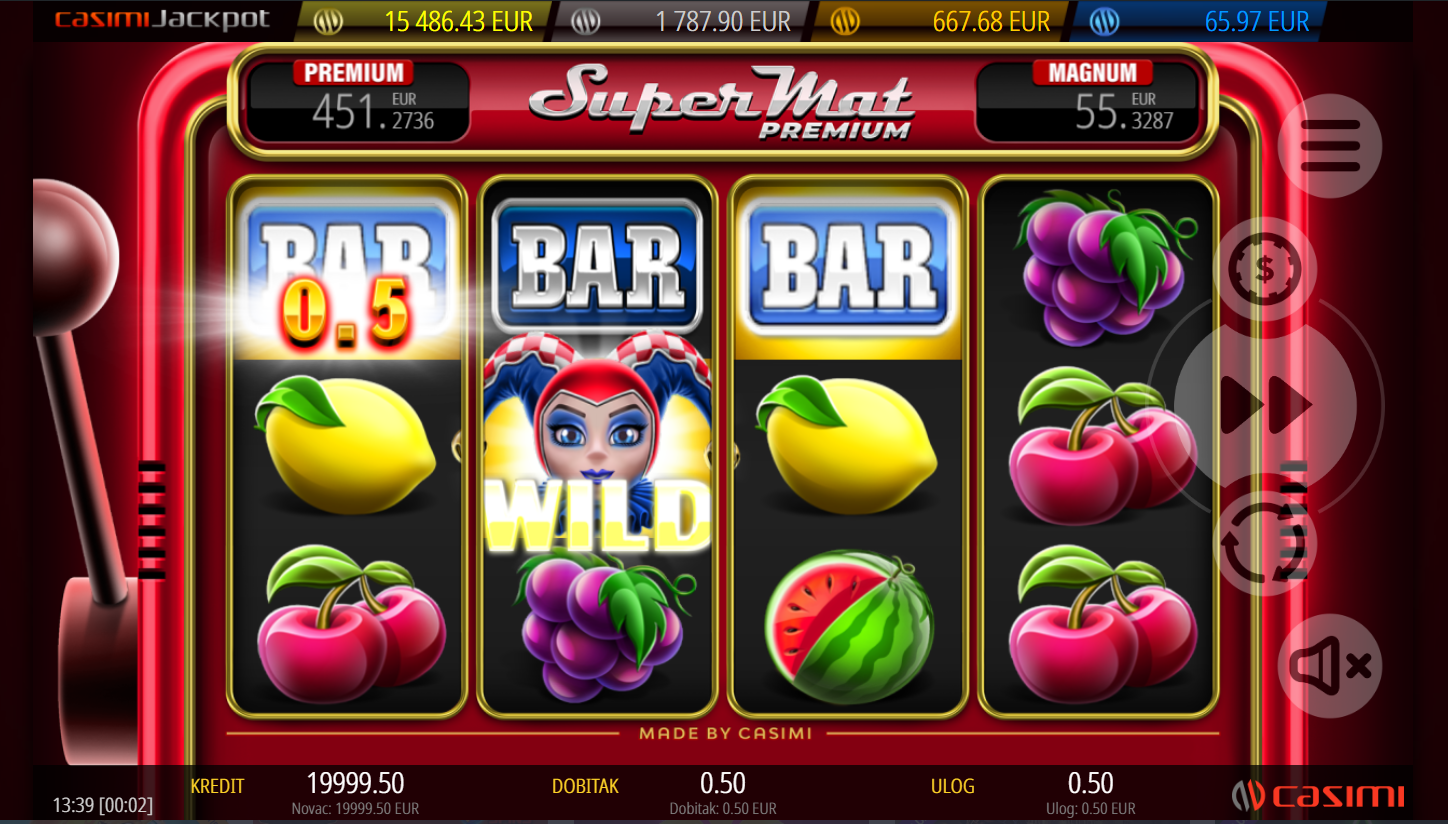The width and height of the screenshot is (1448, 824).
Task: Click the Premium jackpot display
Action: 357,102
